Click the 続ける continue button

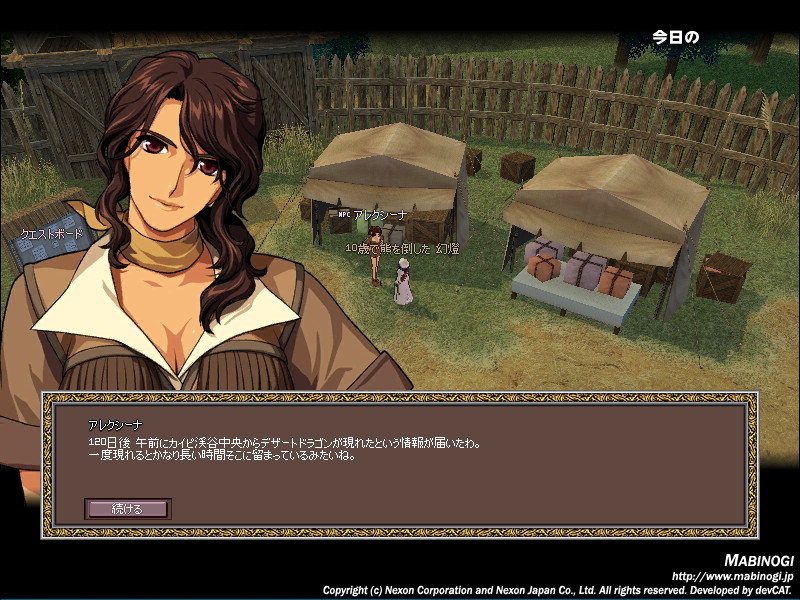pos(127,509)
